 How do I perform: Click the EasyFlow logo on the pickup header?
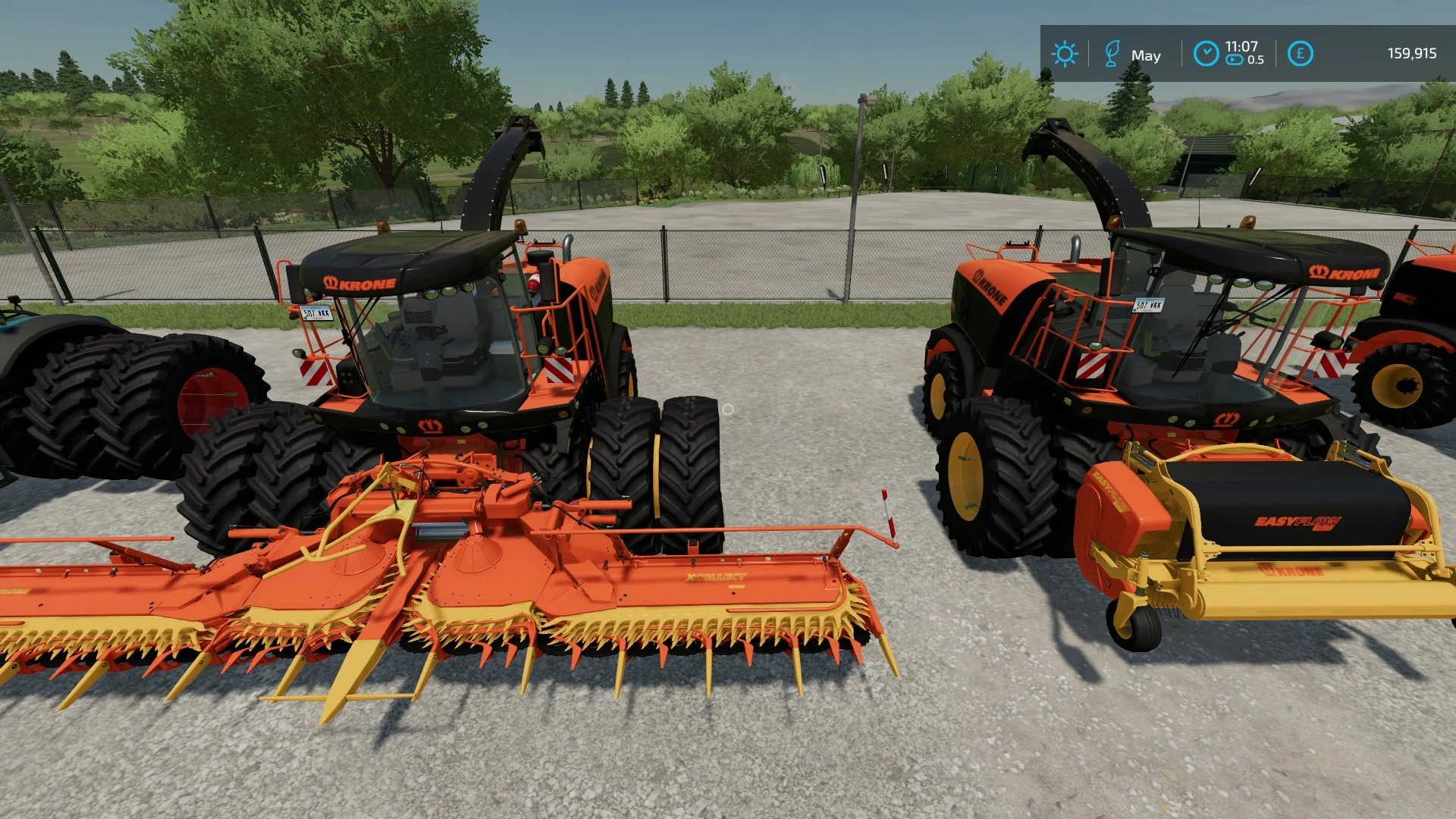tap(1109, 491)
